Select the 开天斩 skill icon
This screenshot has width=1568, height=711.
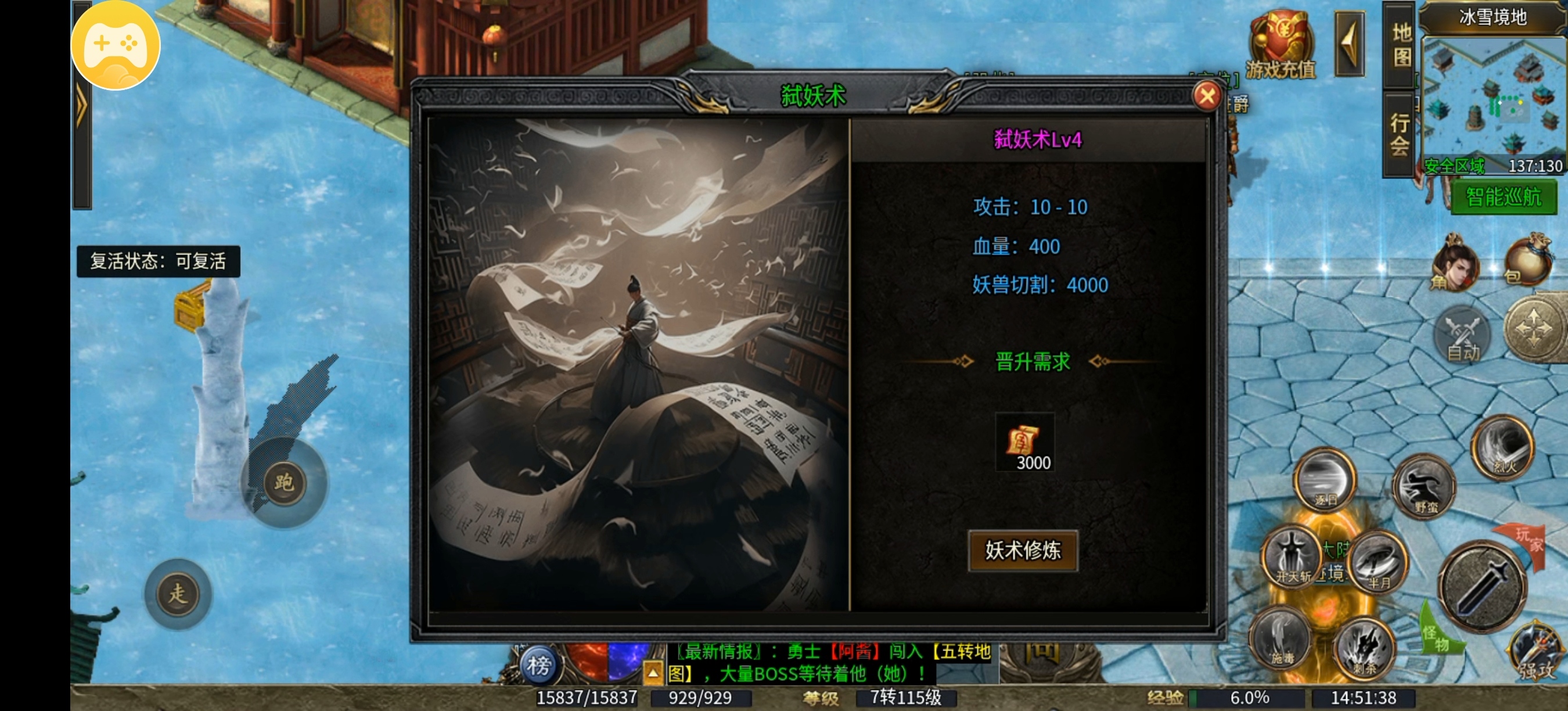[x=1293, y=558]
